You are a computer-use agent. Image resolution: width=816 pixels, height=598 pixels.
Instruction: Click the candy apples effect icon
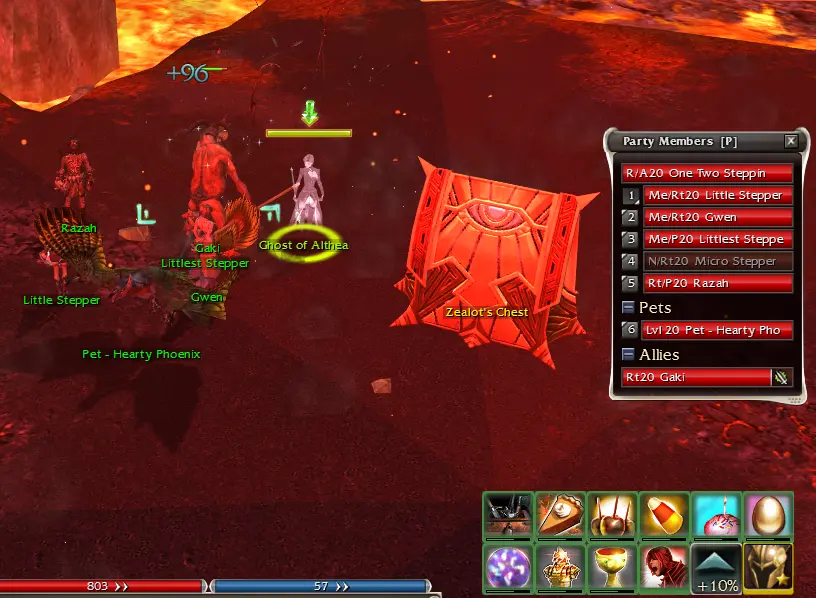point(612,516)
